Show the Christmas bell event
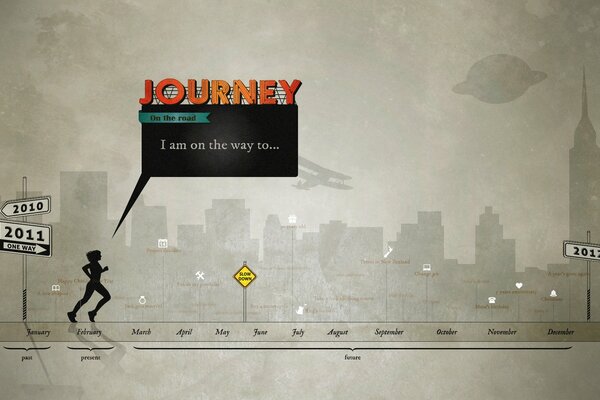 point(553,293)
